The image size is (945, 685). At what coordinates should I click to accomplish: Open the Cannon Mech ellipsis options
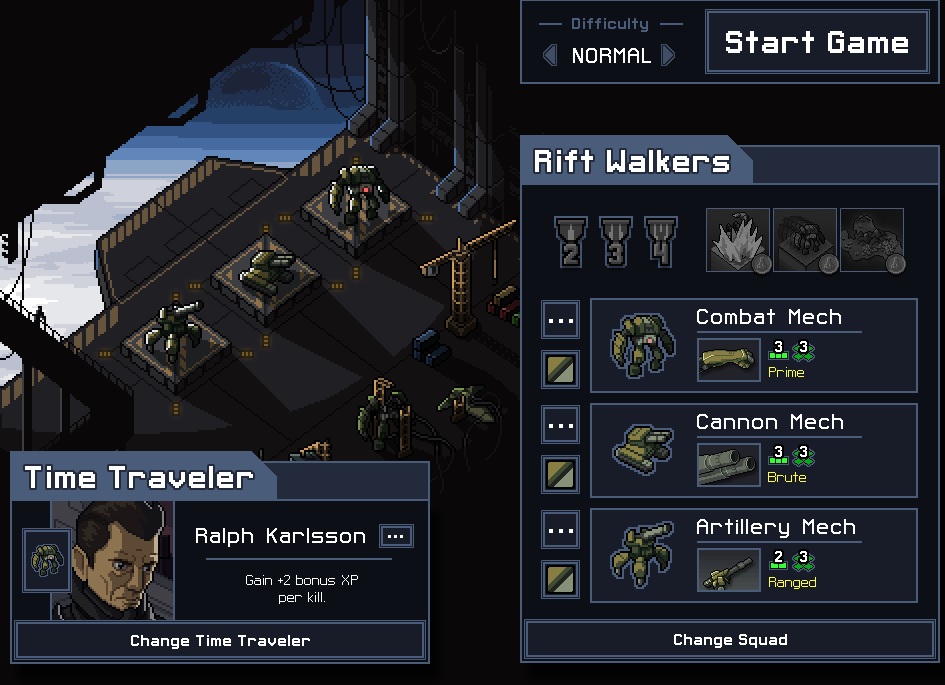click(561, 425)
